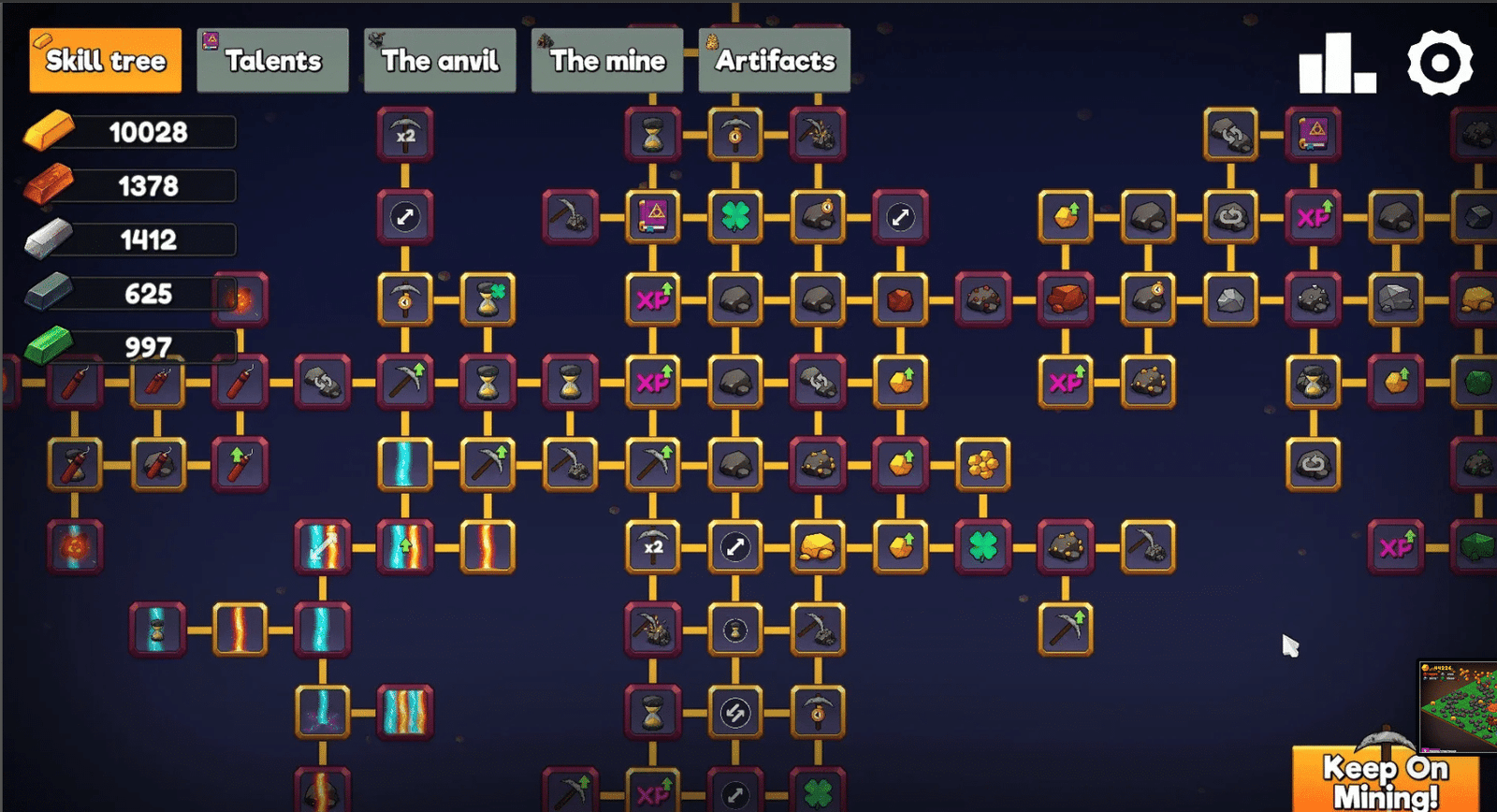Open the Artifacts tab
The width and height of the screenshot is (1497, 812).
click(x=774, y=60)
